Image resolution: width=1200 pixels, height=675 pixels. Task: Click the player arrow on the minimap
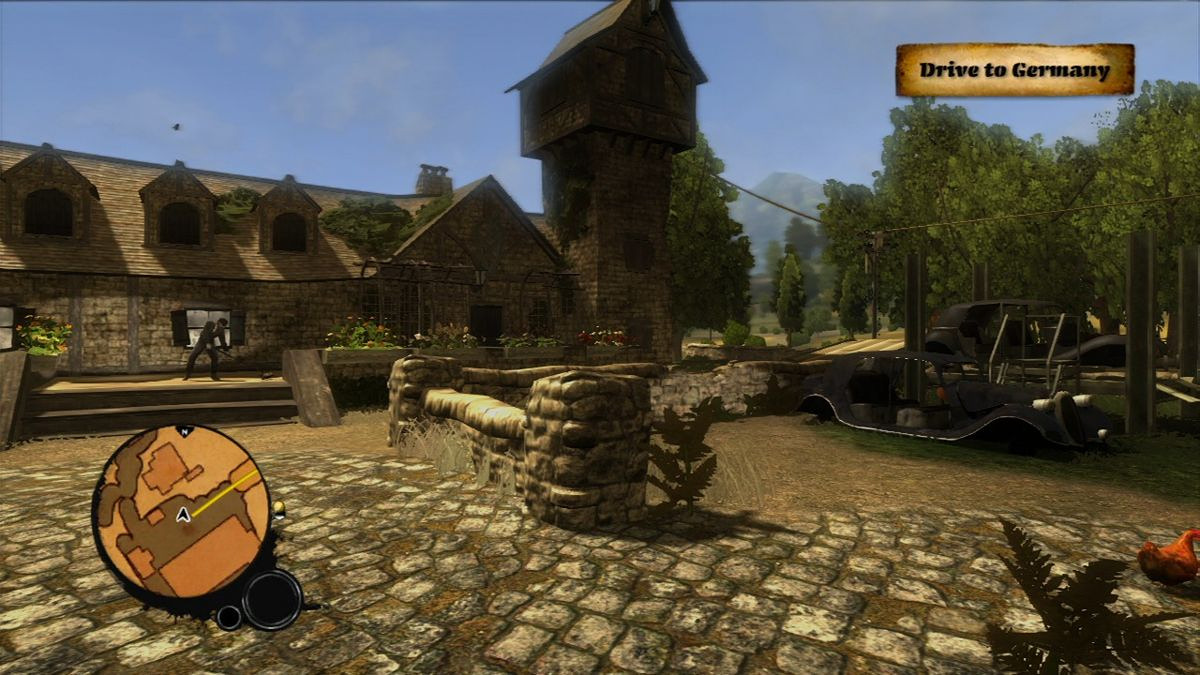184,515
